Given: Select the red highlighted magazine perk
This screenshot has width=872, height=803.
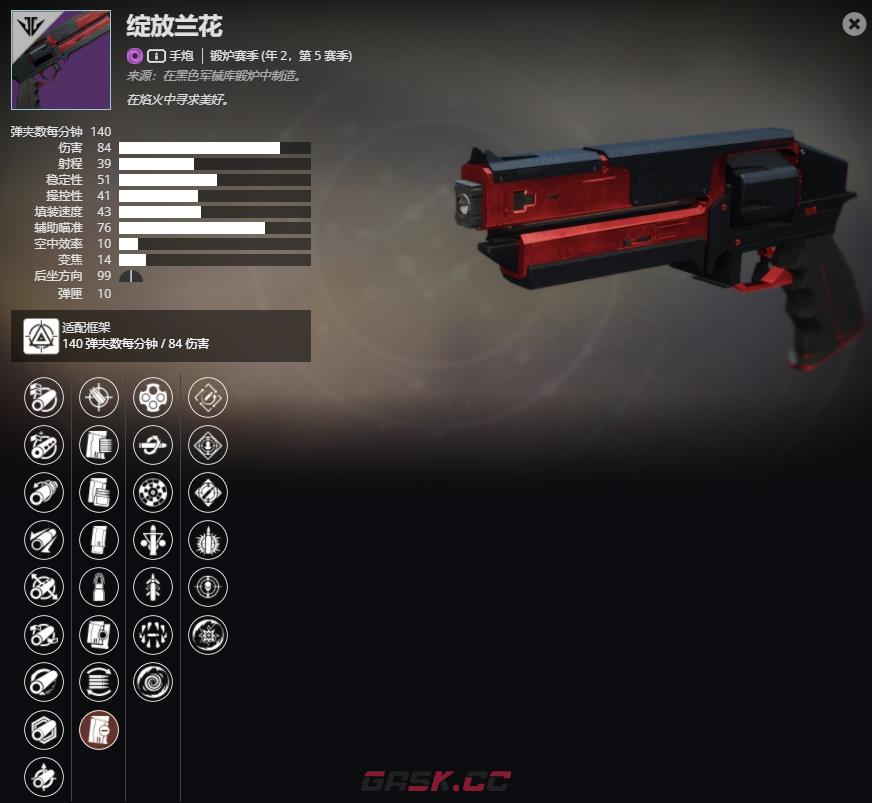Looking at the screenshot, I should (x=99, y=730).
